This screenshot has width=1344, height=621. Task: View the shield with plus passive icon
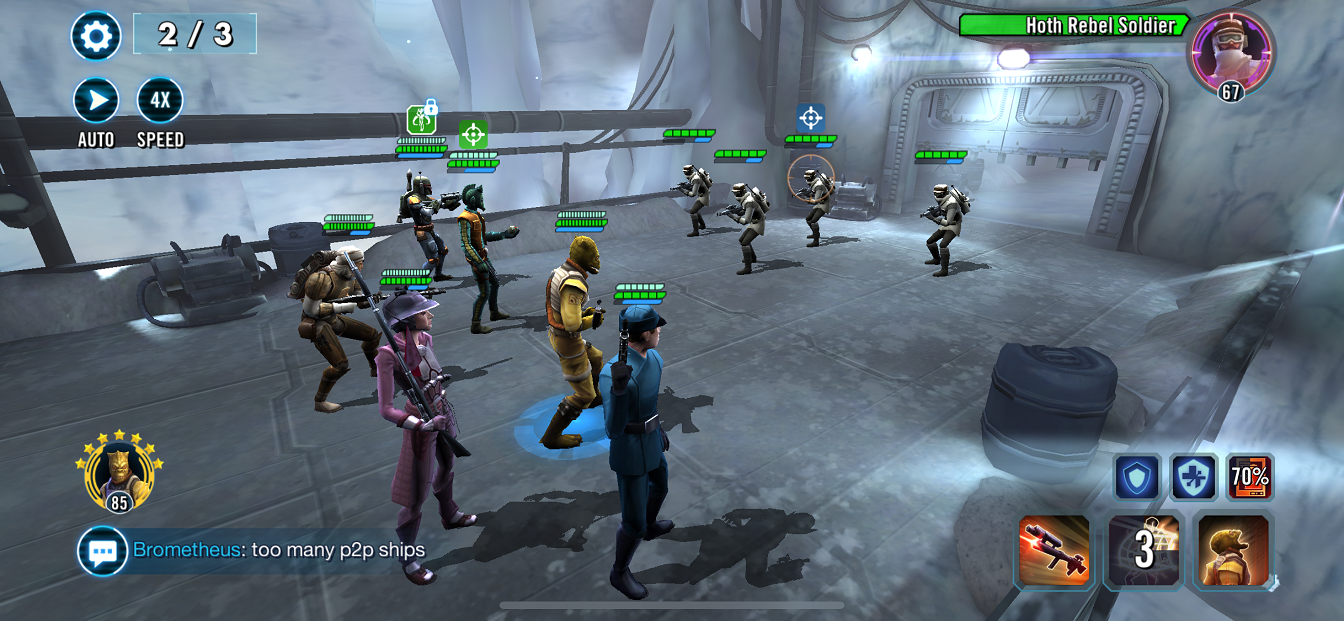point(1194,478)
